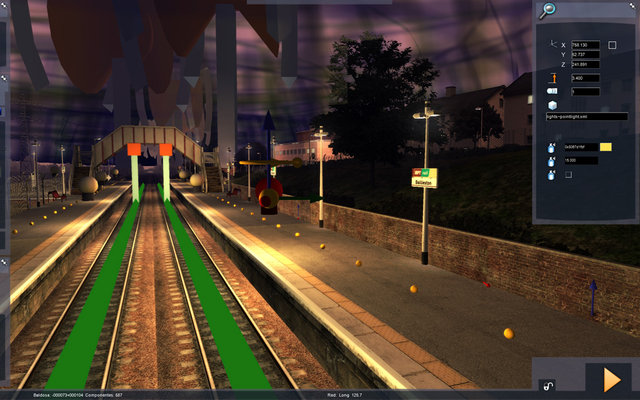Edit the X coordinate field

point(584,45)
